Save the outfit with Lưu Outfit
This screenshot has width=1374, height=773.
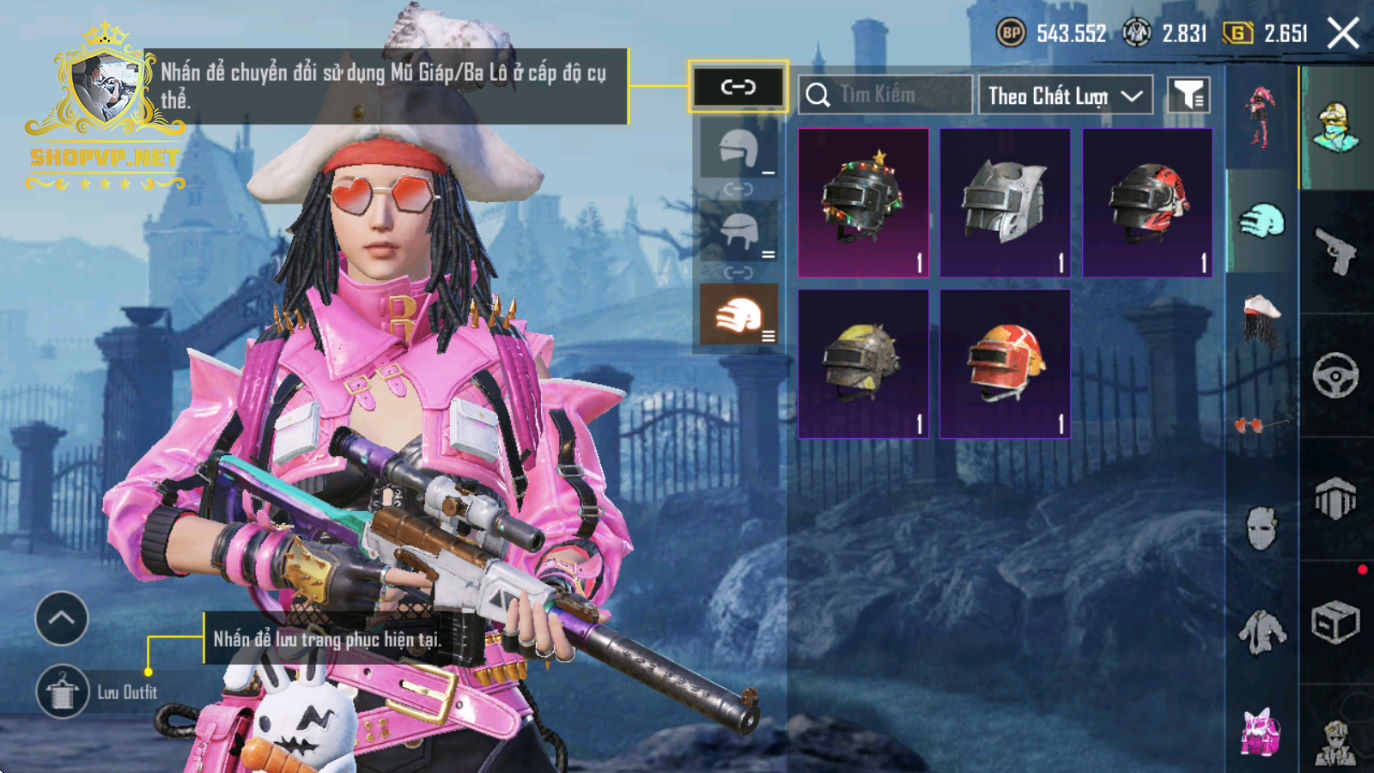(63, 692)
